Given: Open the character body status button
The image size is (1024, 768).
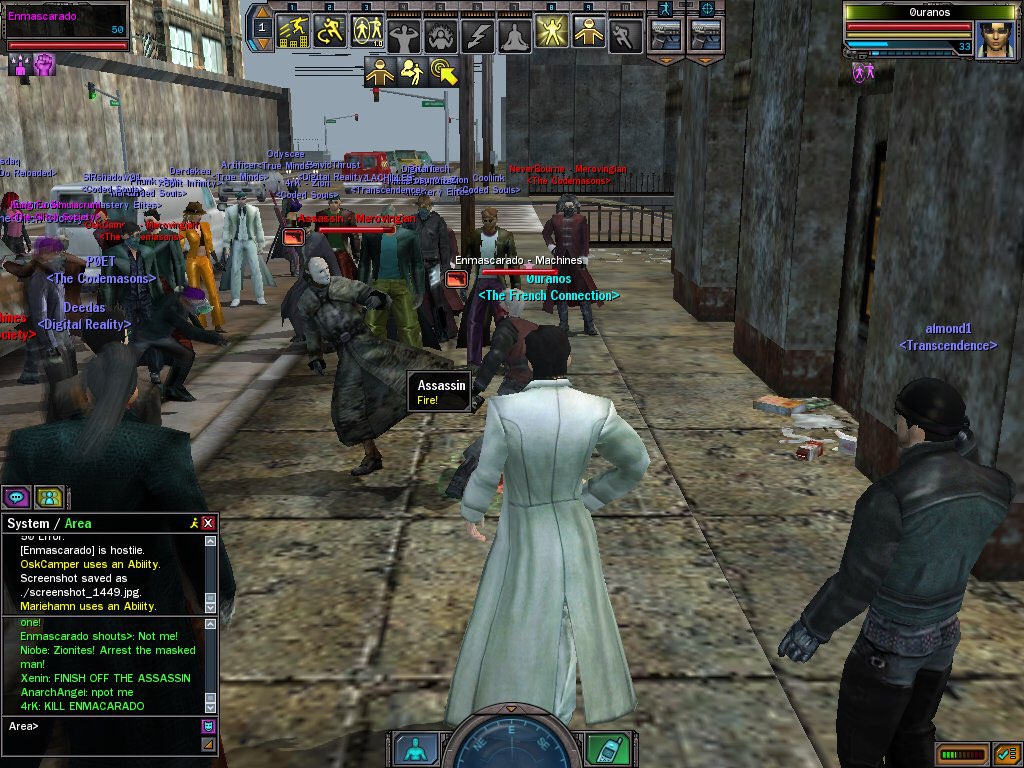Looking at the screenshot, I should (x=415, y=749).
